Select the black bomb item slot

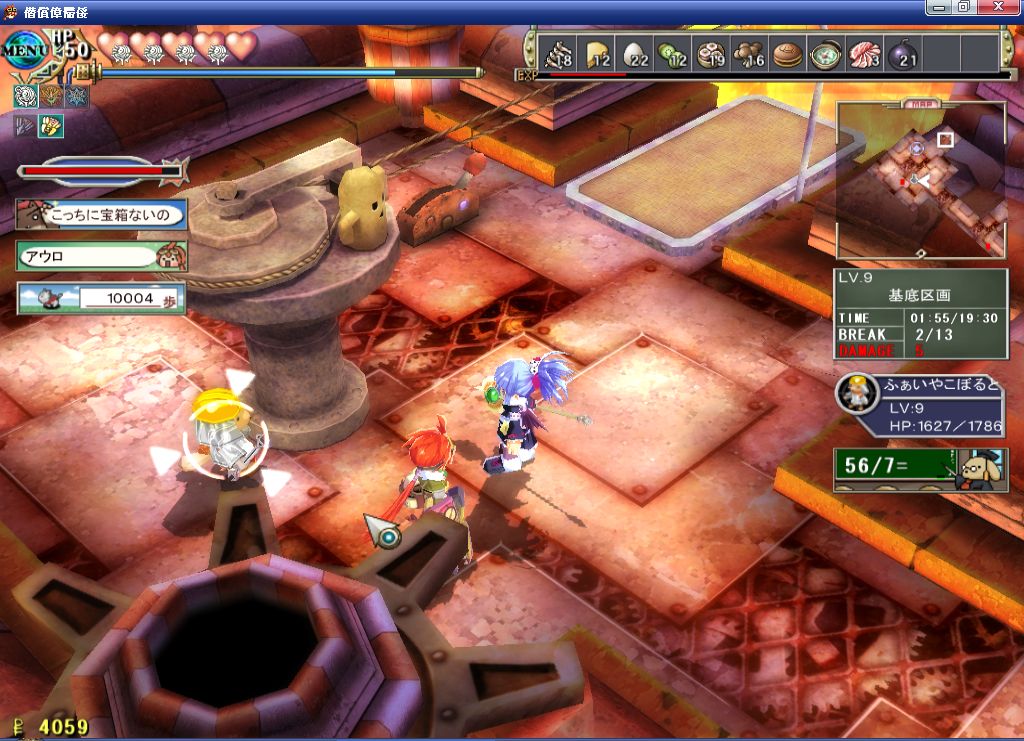click(902, 53)
